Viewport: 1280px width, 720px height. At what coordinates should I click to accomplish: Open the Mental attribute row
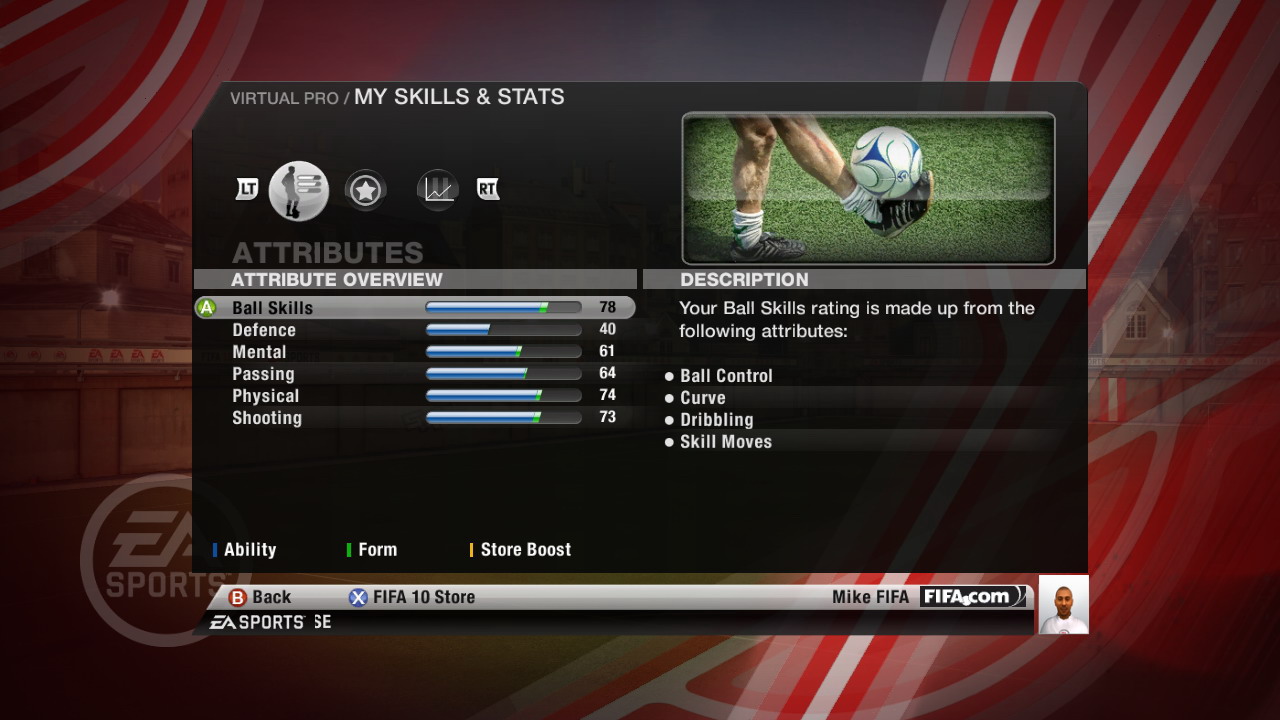coord(414,352)
